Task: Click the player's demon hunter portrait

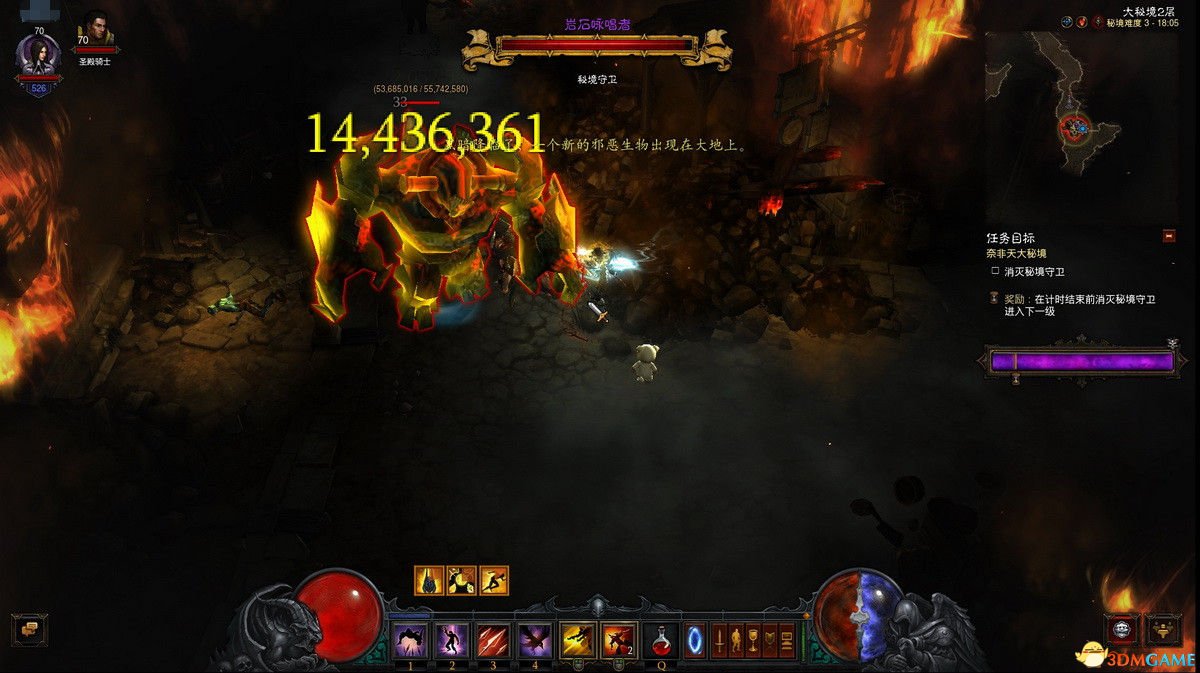Action: 38,56
